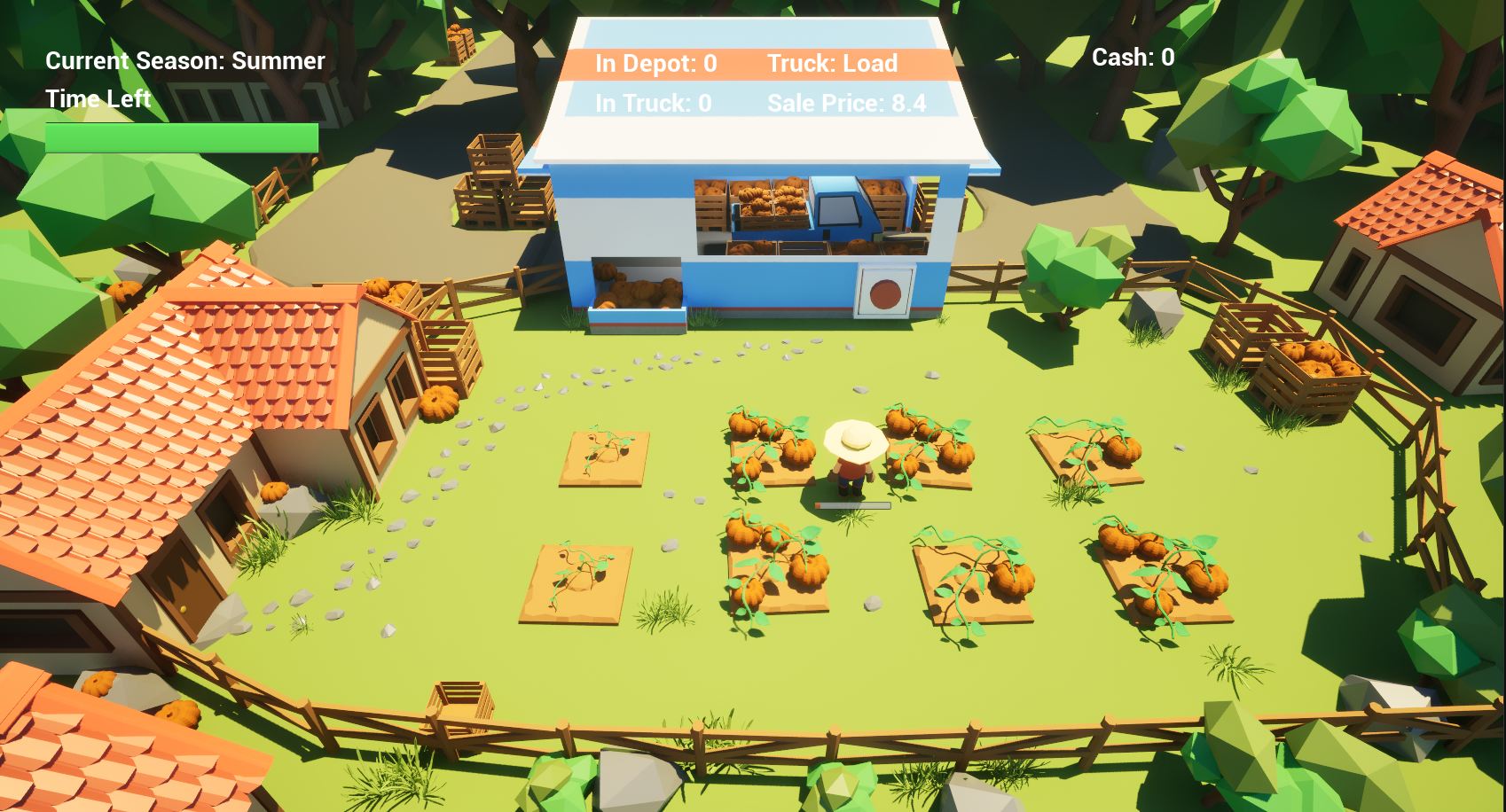
Task: Expand the Cash balance display
Action: (1133, 58)
